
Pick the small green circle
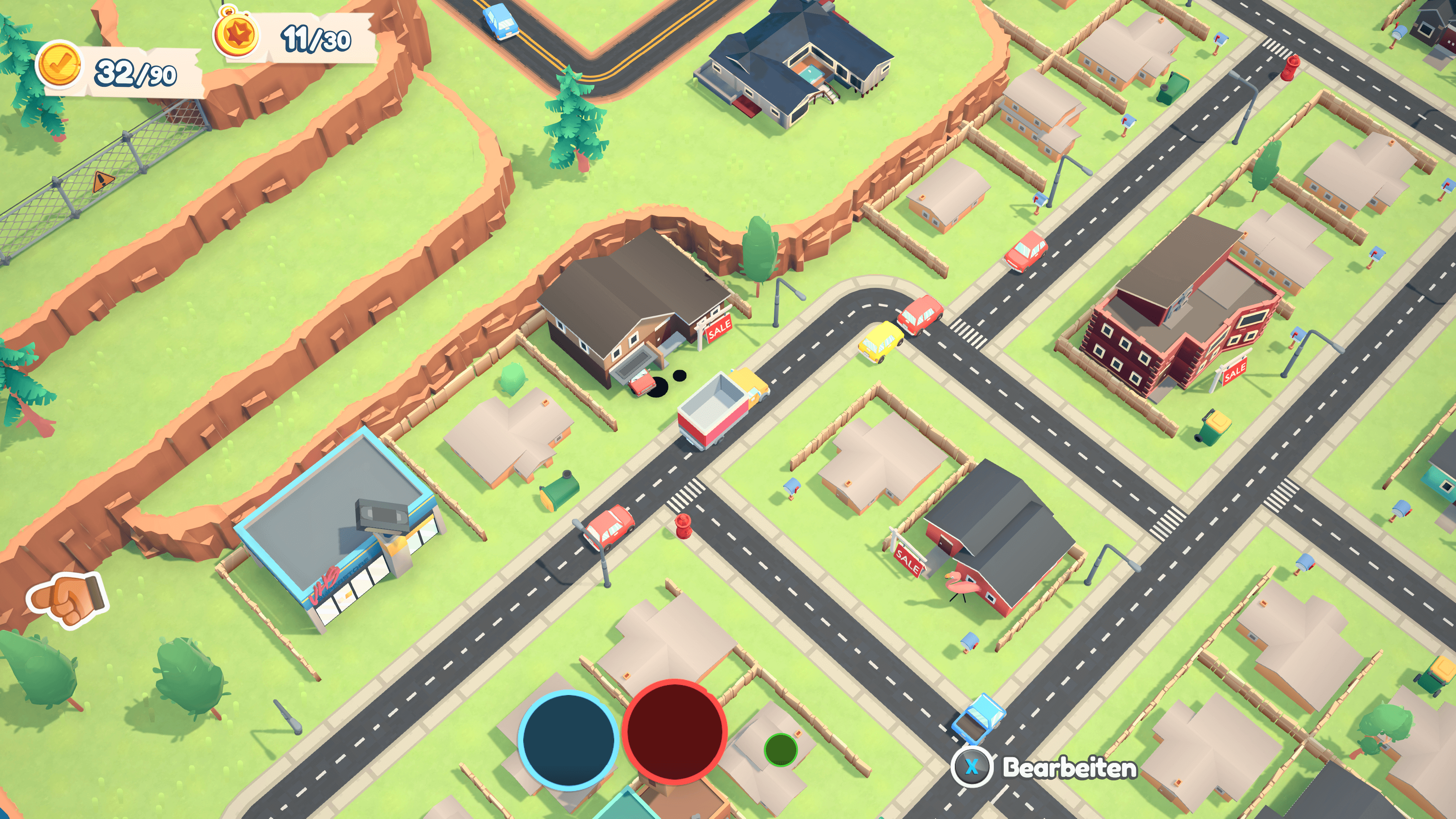(780, 750)
